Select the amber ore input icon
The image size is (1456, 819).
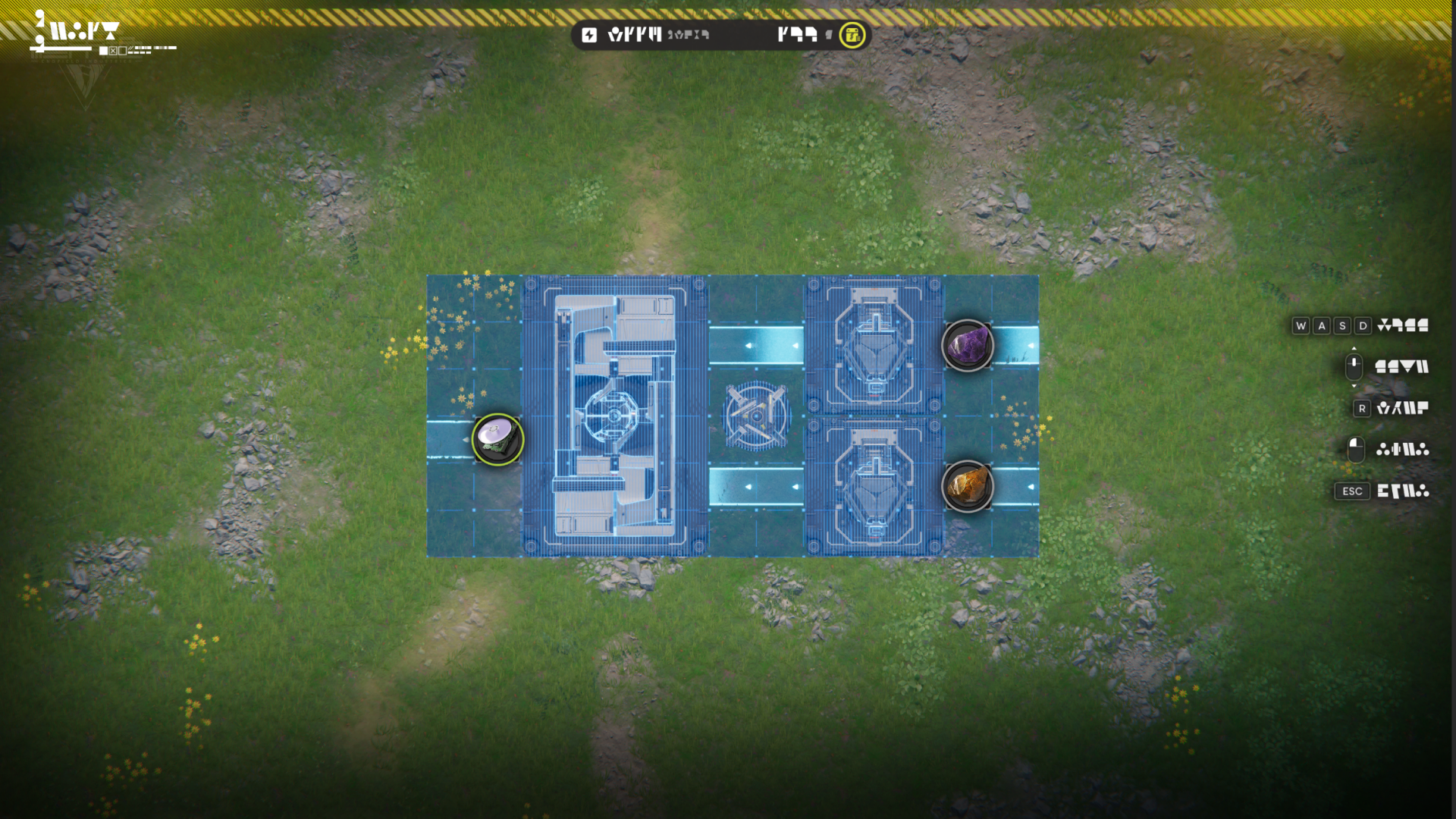pyautogui.click(x=967, y=486)
